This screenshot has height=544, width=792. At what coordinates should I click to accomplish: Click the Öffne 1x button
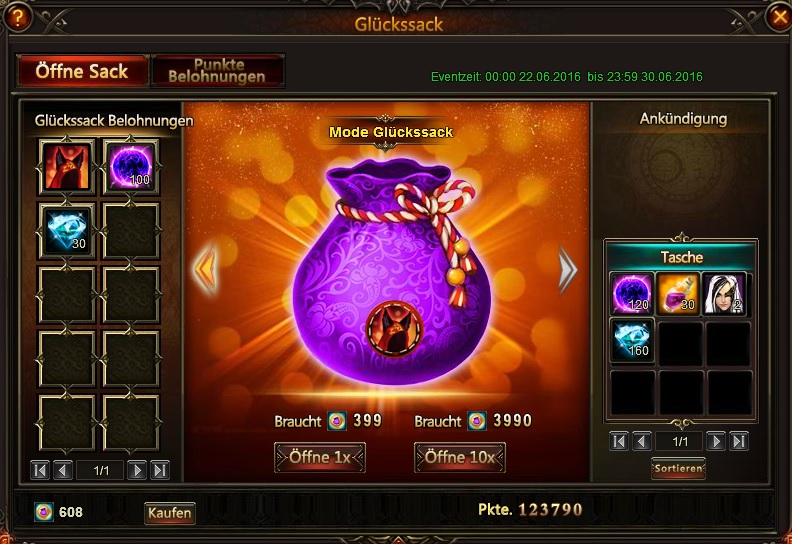point(320,457)
